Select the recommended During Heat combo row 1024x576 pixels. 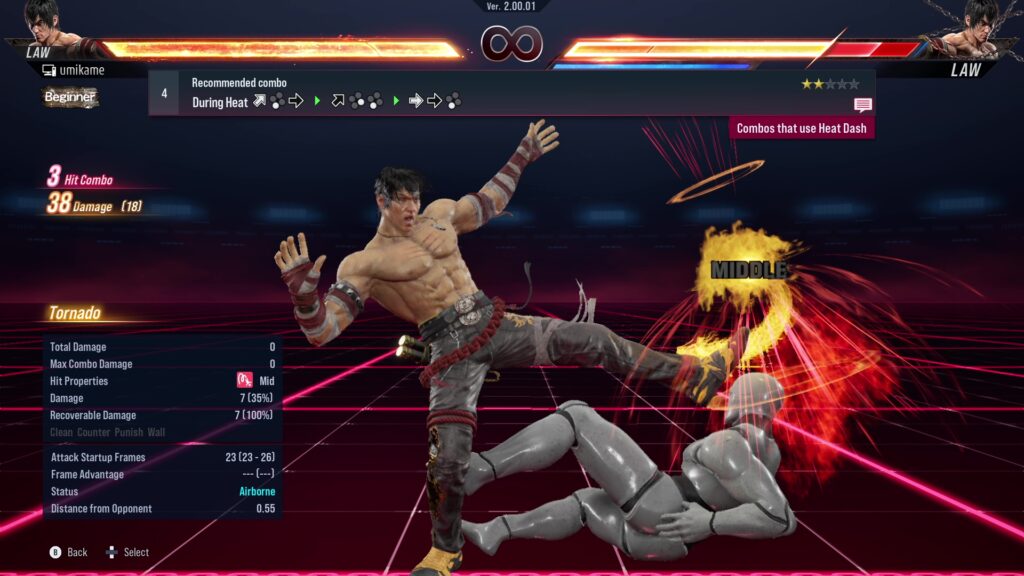click(x=510, y=93)
